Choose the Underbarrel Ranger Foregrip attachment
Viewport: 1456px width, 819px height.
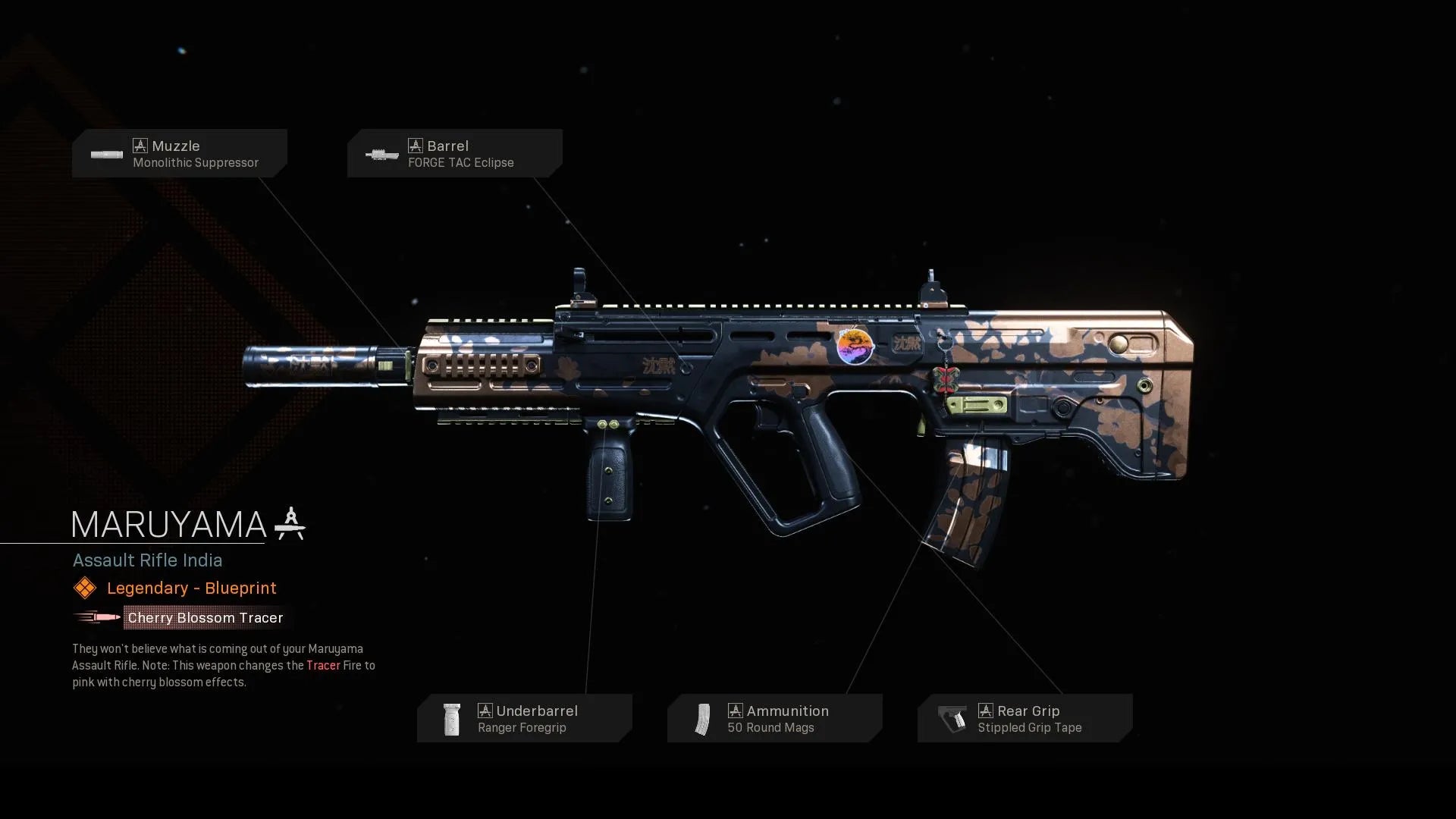525,718
